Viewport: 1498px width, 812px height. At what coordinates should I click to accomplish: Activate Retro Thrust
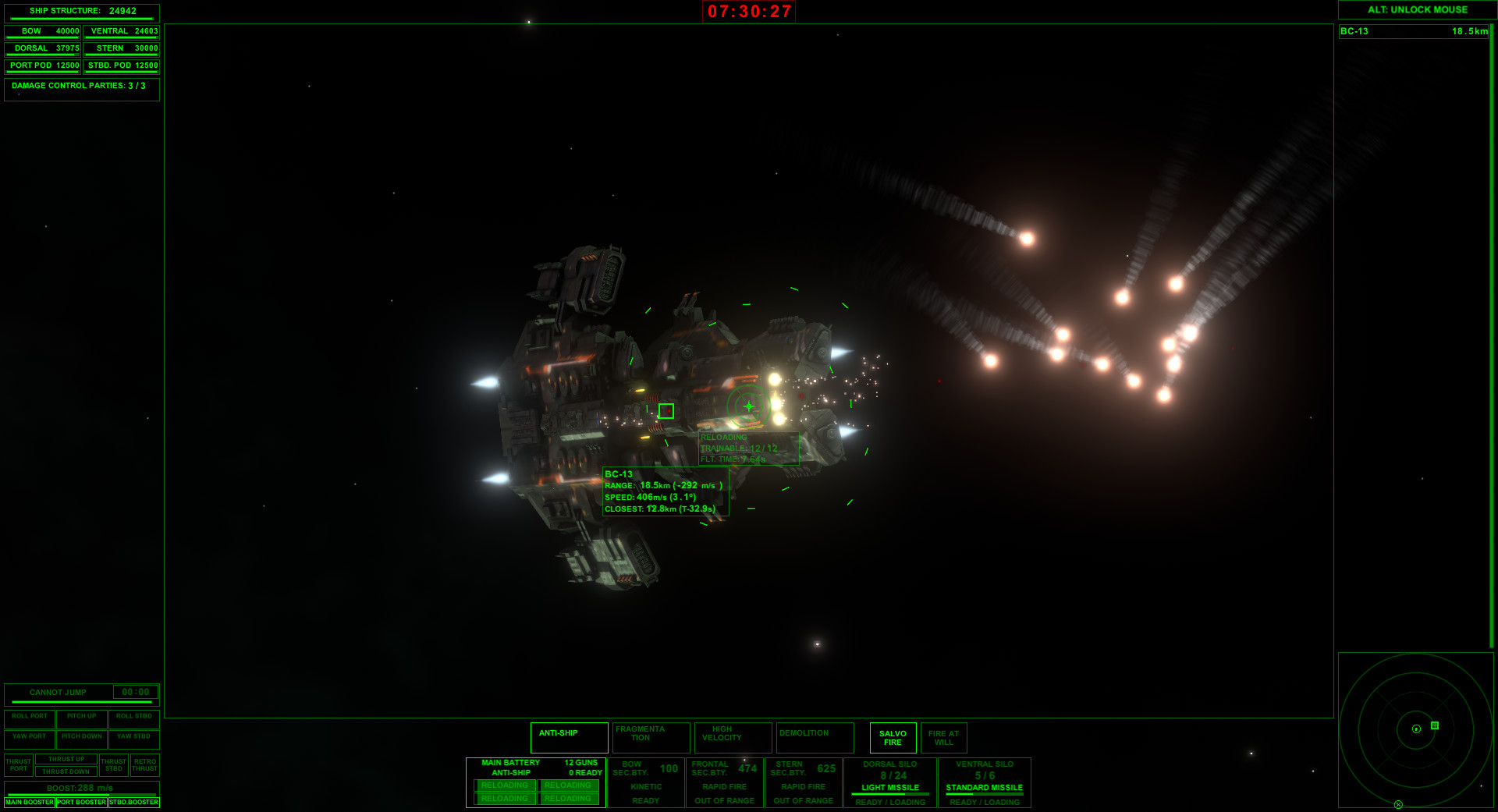(x=144, y=764)
